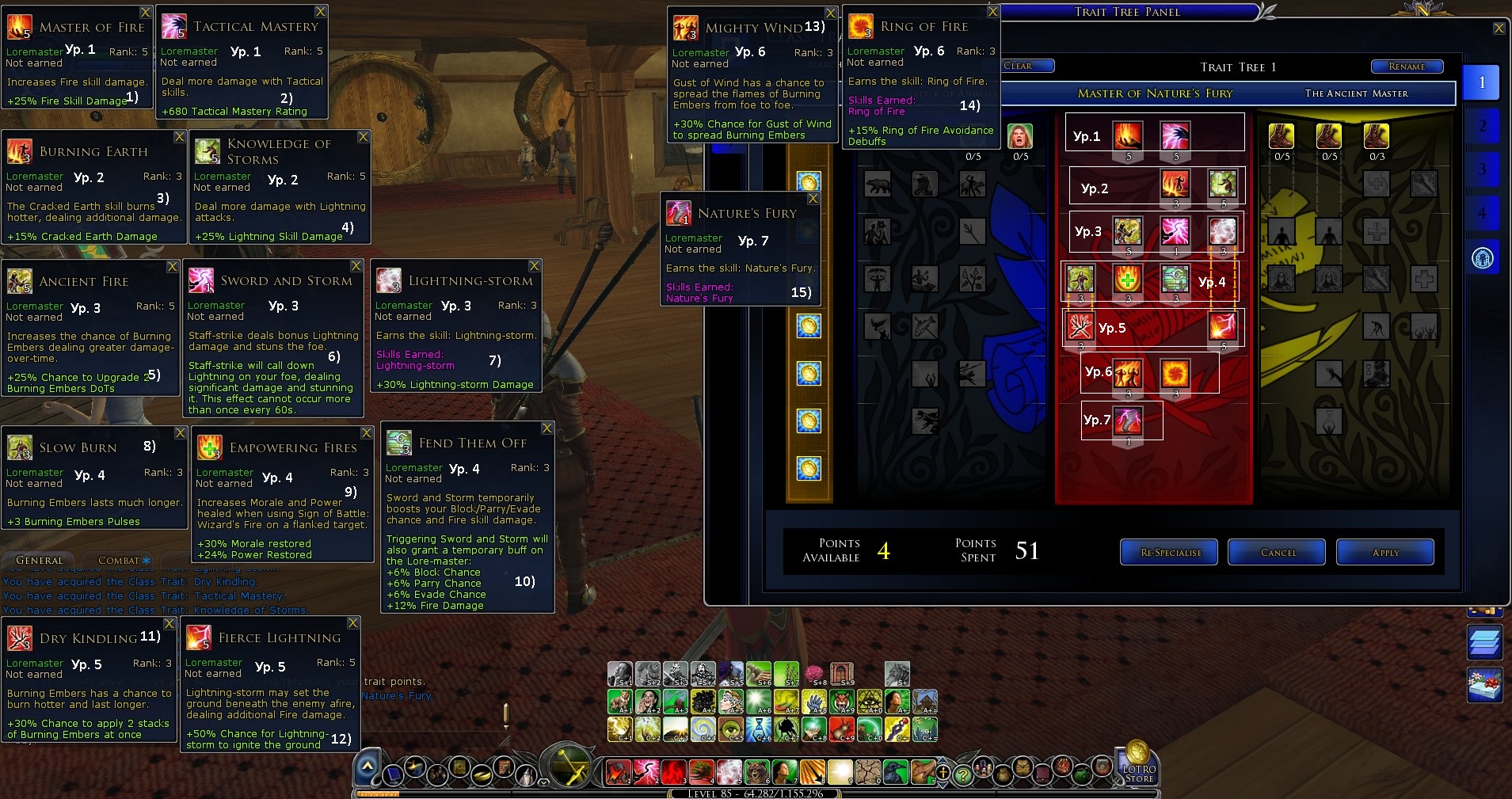Select The Ancient Master specialization
This screenshot has height=799, width=1512.
point(1356,93)
